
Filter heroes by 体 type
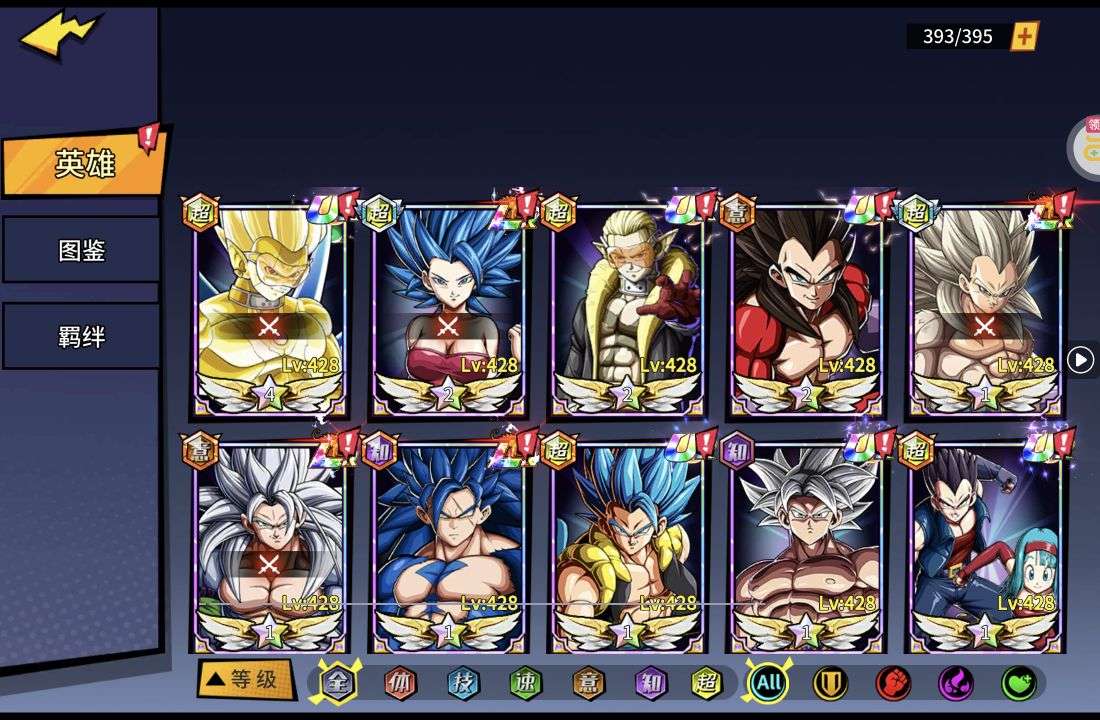click(x=400, y=683)
